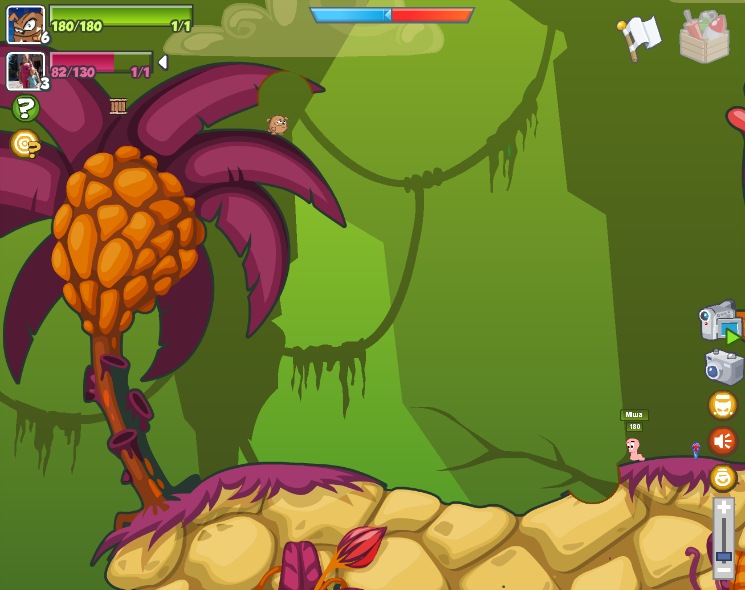
Task: Select the brown dog player avatar
Action: click(25, 23)
